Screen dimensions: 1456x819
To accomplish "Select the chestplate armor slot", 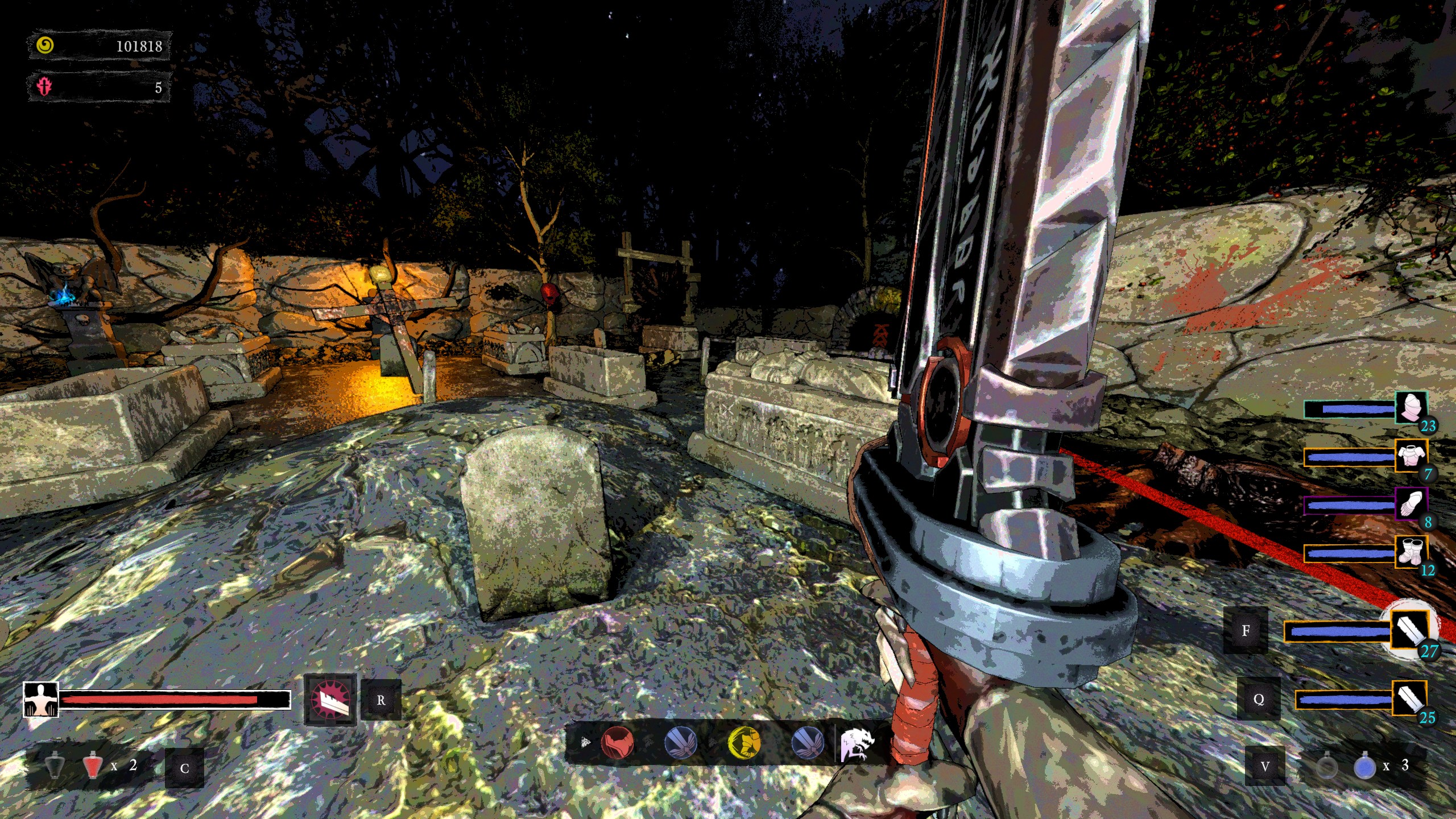I will click(x=1410, y=456).
